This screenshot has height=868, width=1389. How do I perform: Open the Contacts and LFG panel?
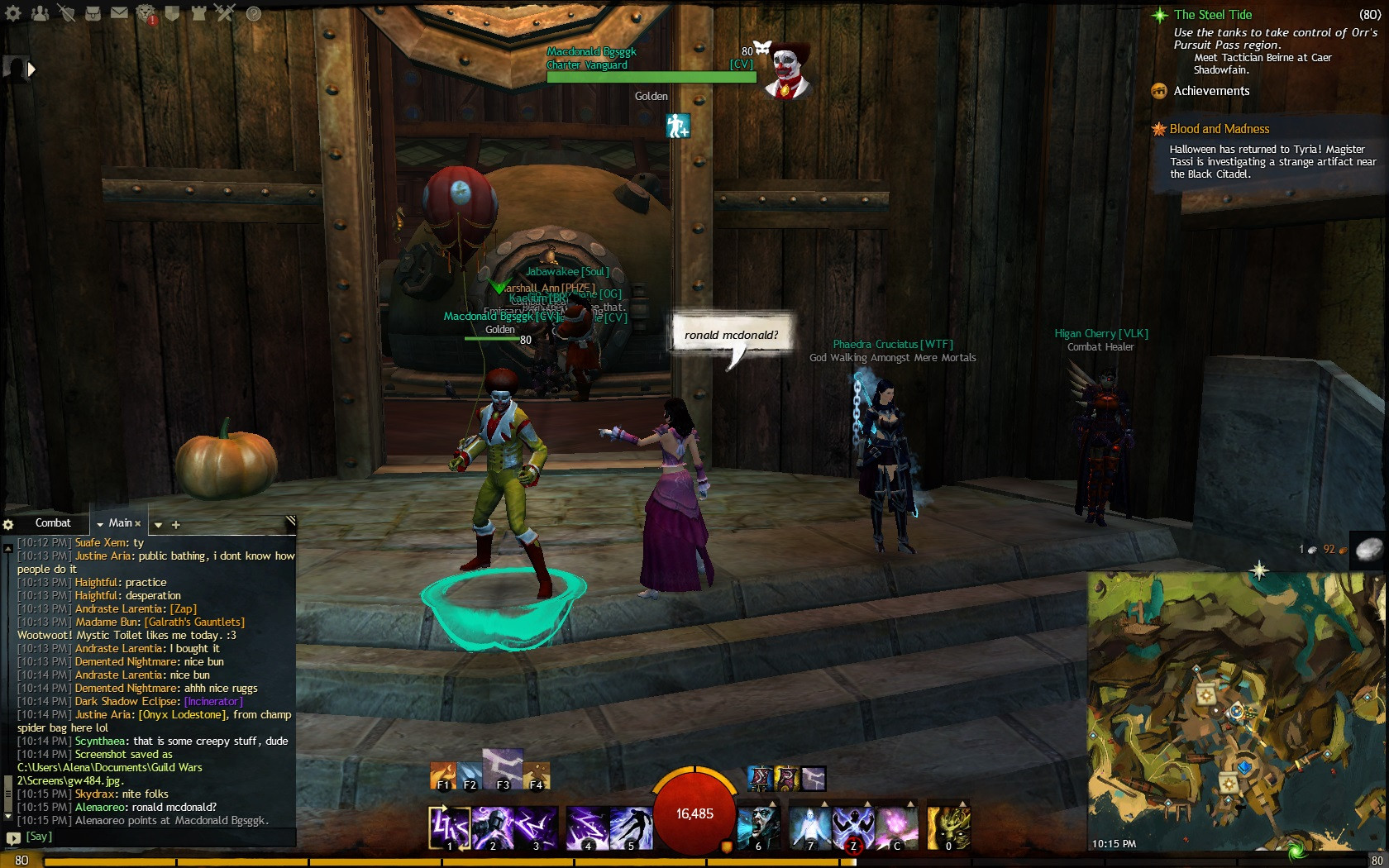pos(41,13)
